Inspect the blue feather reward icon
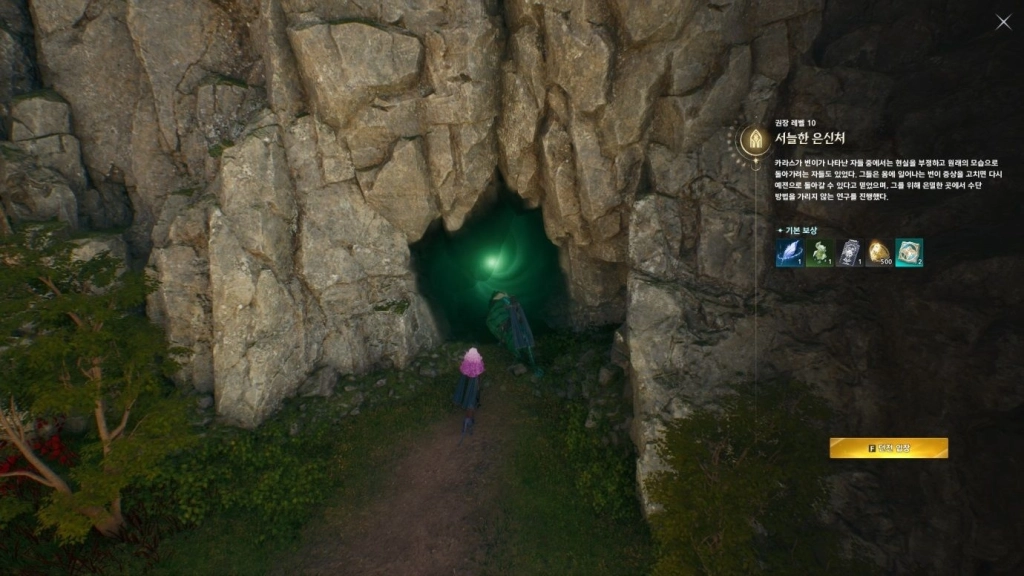The image size is (1024, 576). click(x=789, y=253)
